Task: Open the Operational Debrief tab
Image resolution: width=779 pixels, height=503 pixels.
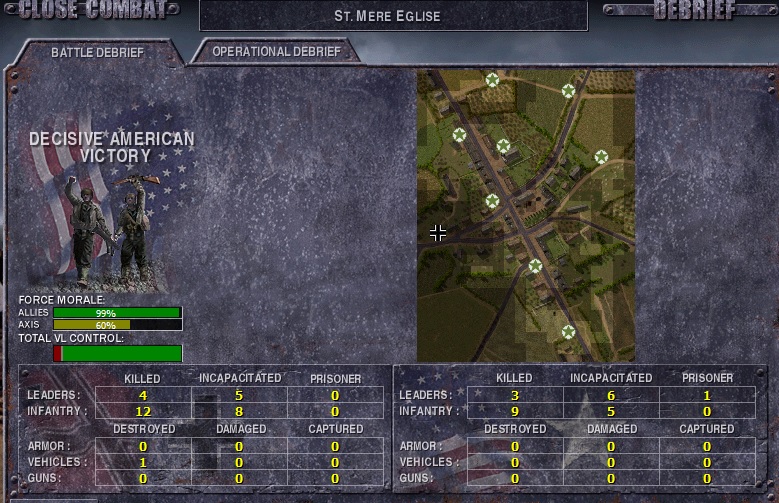Action: [276, 51]
